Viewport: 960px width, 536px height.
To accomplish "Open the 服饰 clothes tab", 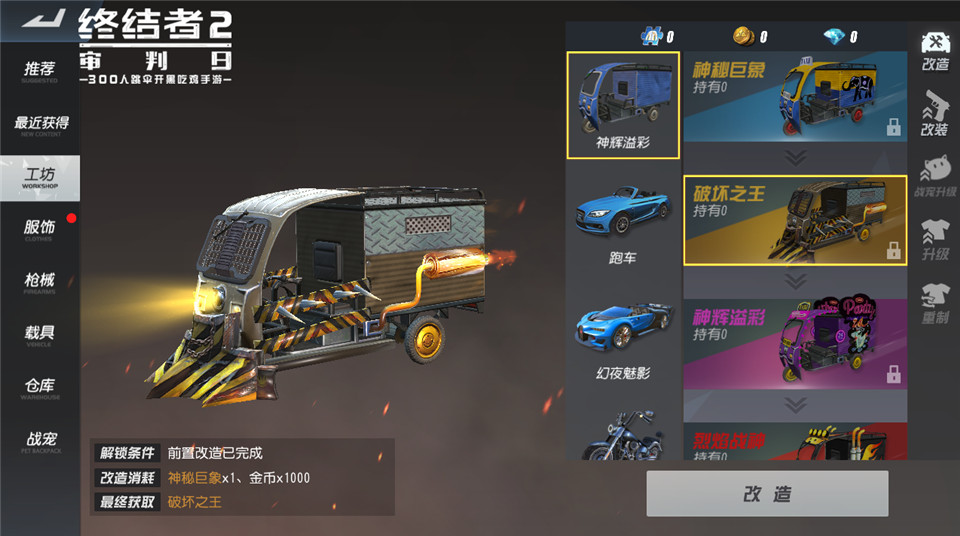I will pyautogui.click(x=40, y=230).
